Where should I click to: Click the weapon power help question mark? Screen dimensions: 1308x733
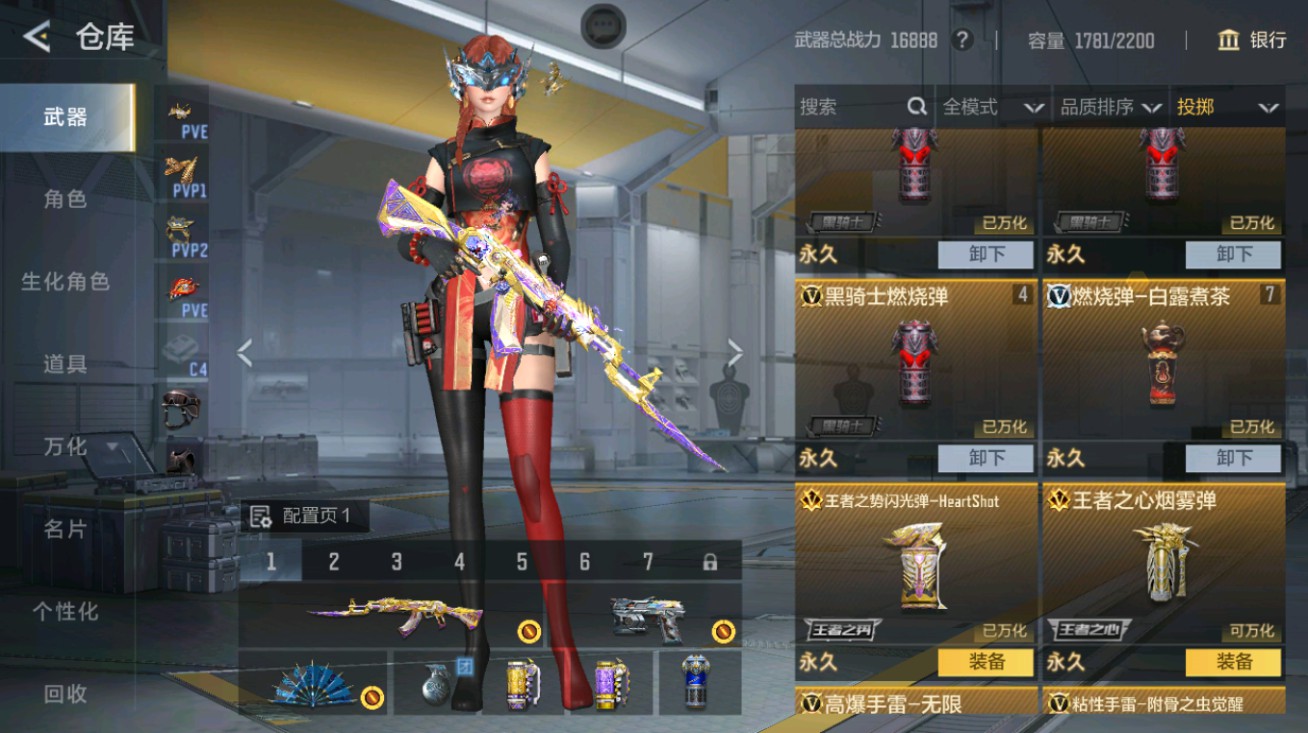click(x=962, y=40)
